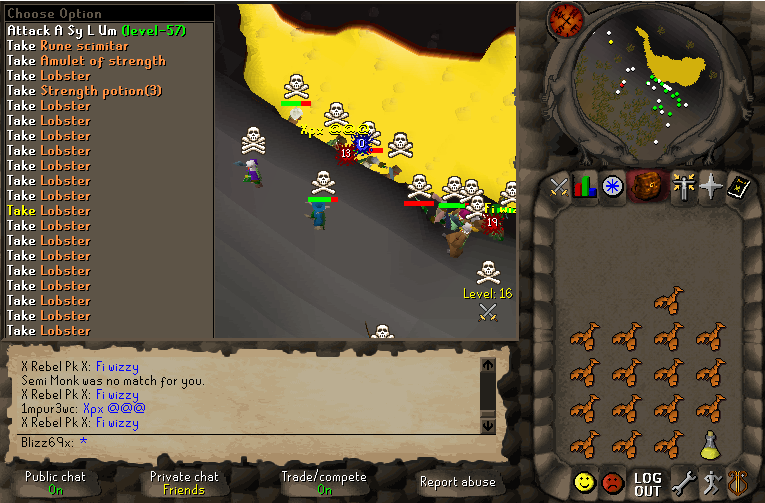Open the friends list smiley tab

click(x=585, y=484)
